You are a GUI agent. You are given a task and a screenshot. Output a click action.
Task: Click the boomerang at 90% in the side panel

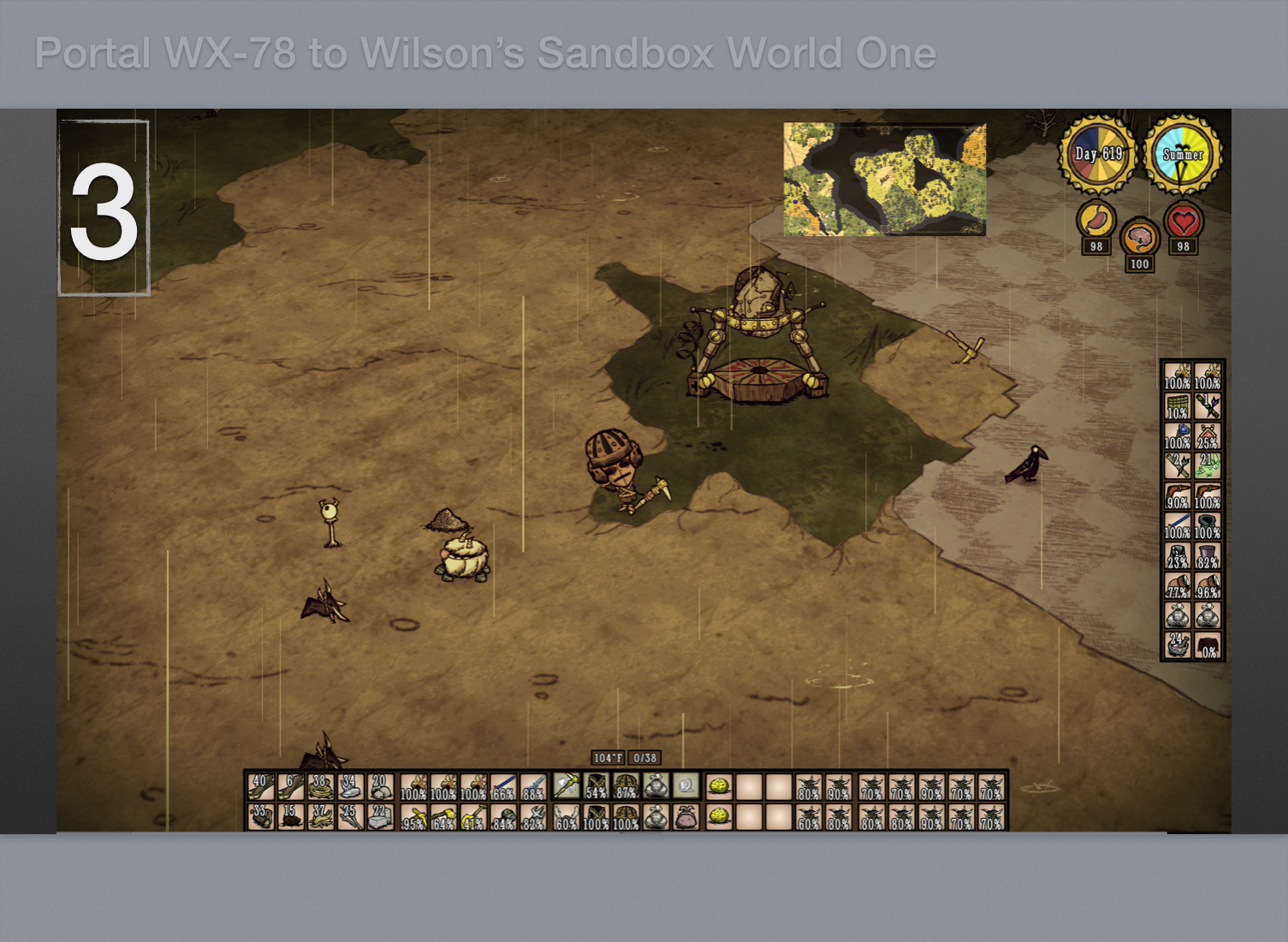click(1177, 495)
